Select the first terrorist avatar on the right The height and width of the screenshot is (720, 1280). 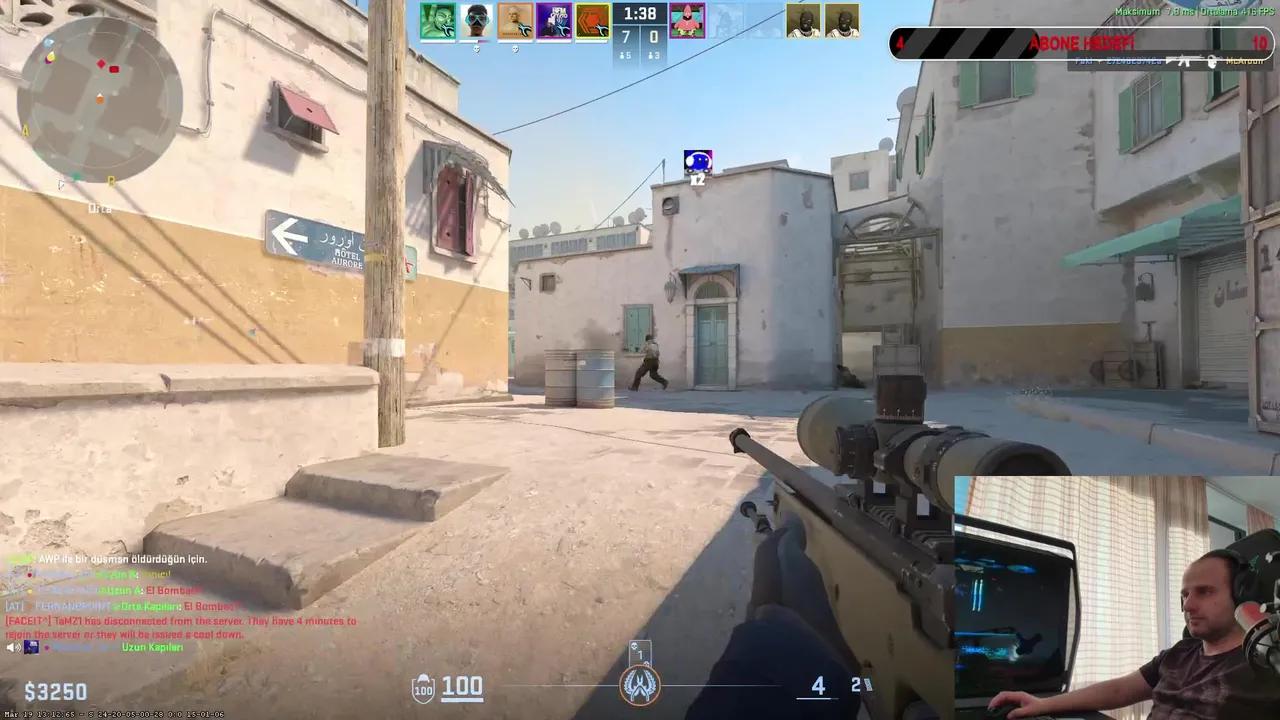click(803, 20)
